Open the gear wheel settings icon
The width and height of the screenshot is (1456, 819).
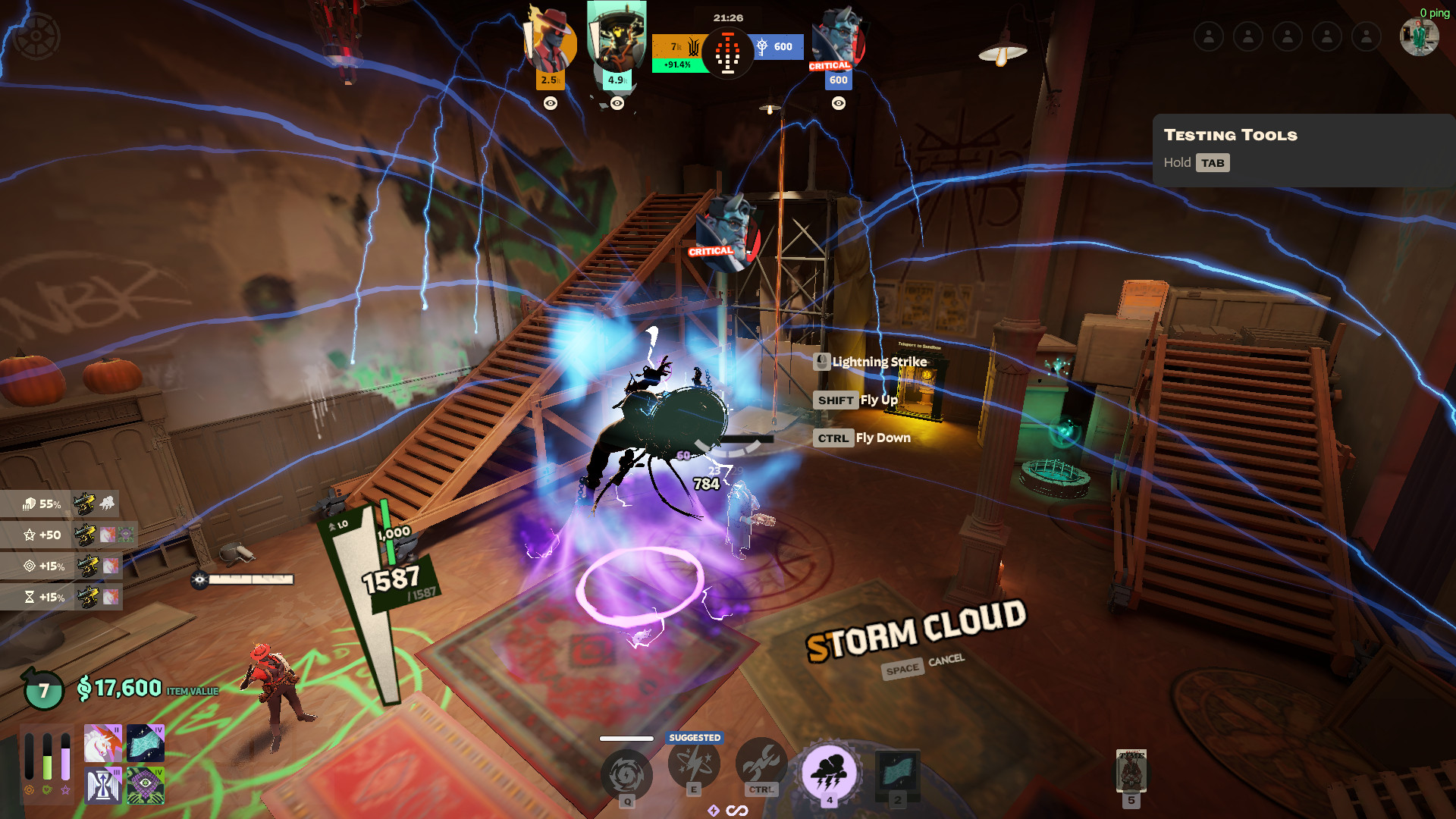pos(36,36)
